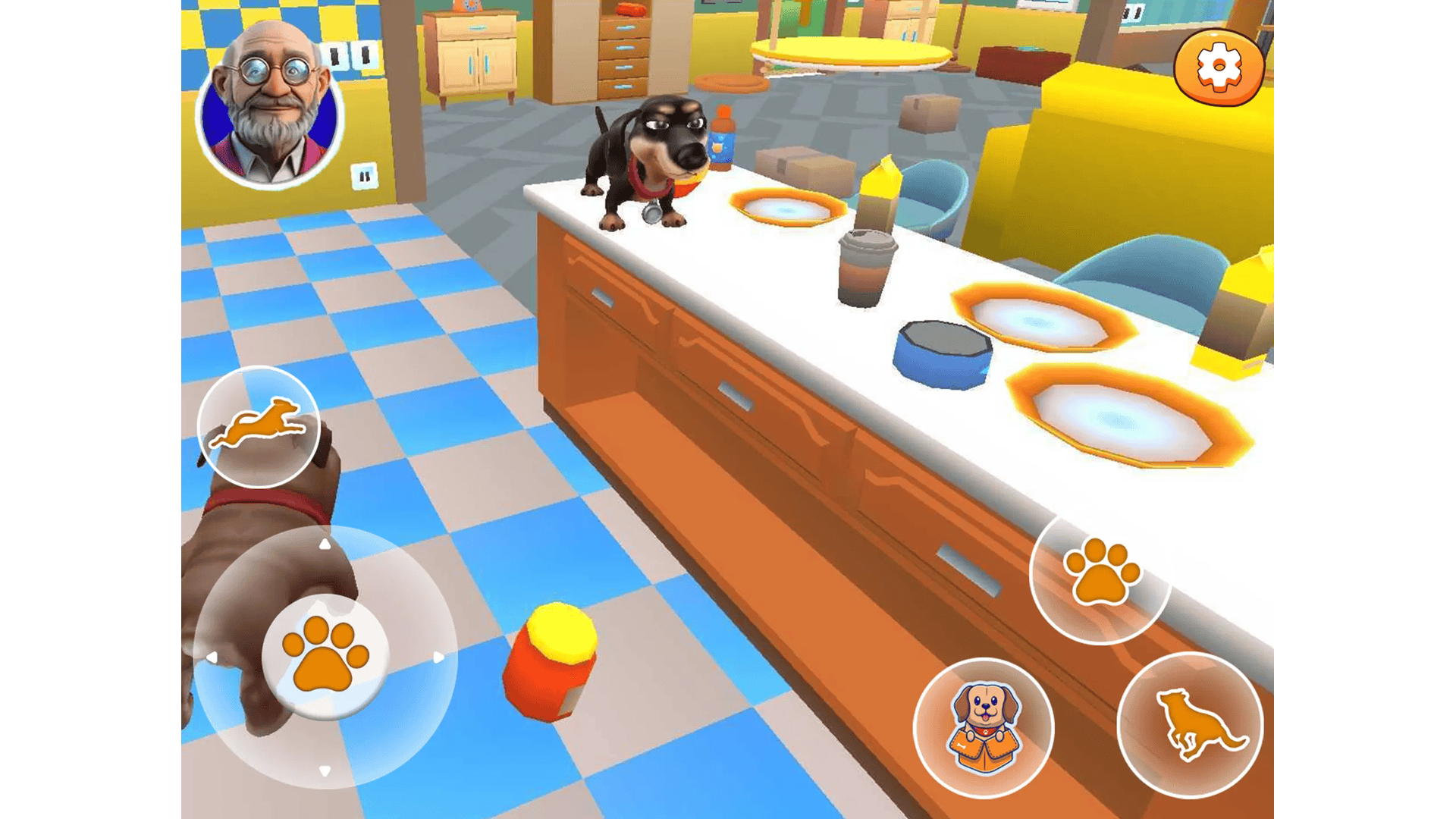Screen dimensions: 1456x819
Task: Flip the wall light switch
Action: (x=366, y=176)
